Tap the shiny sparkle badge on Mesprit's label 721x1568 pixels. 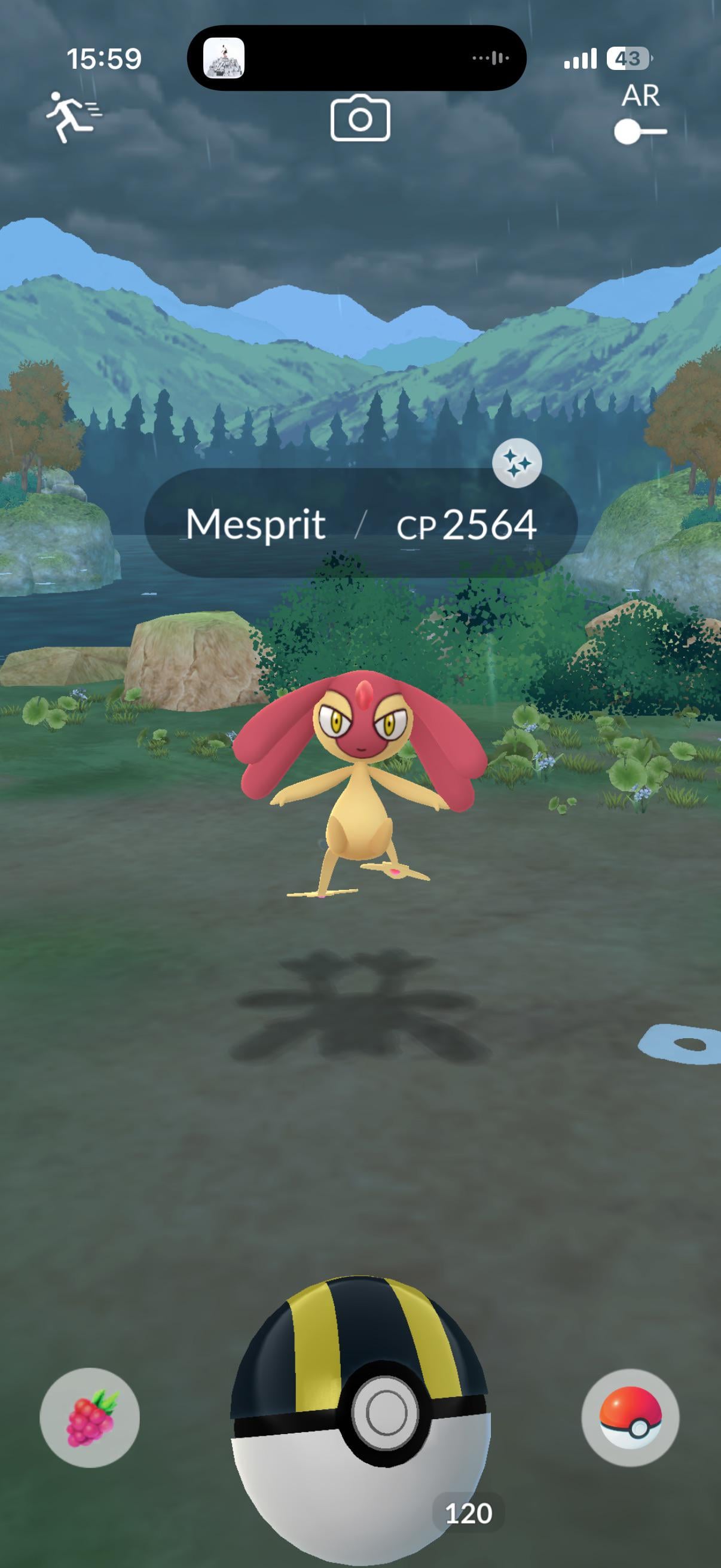pos(517,463)
